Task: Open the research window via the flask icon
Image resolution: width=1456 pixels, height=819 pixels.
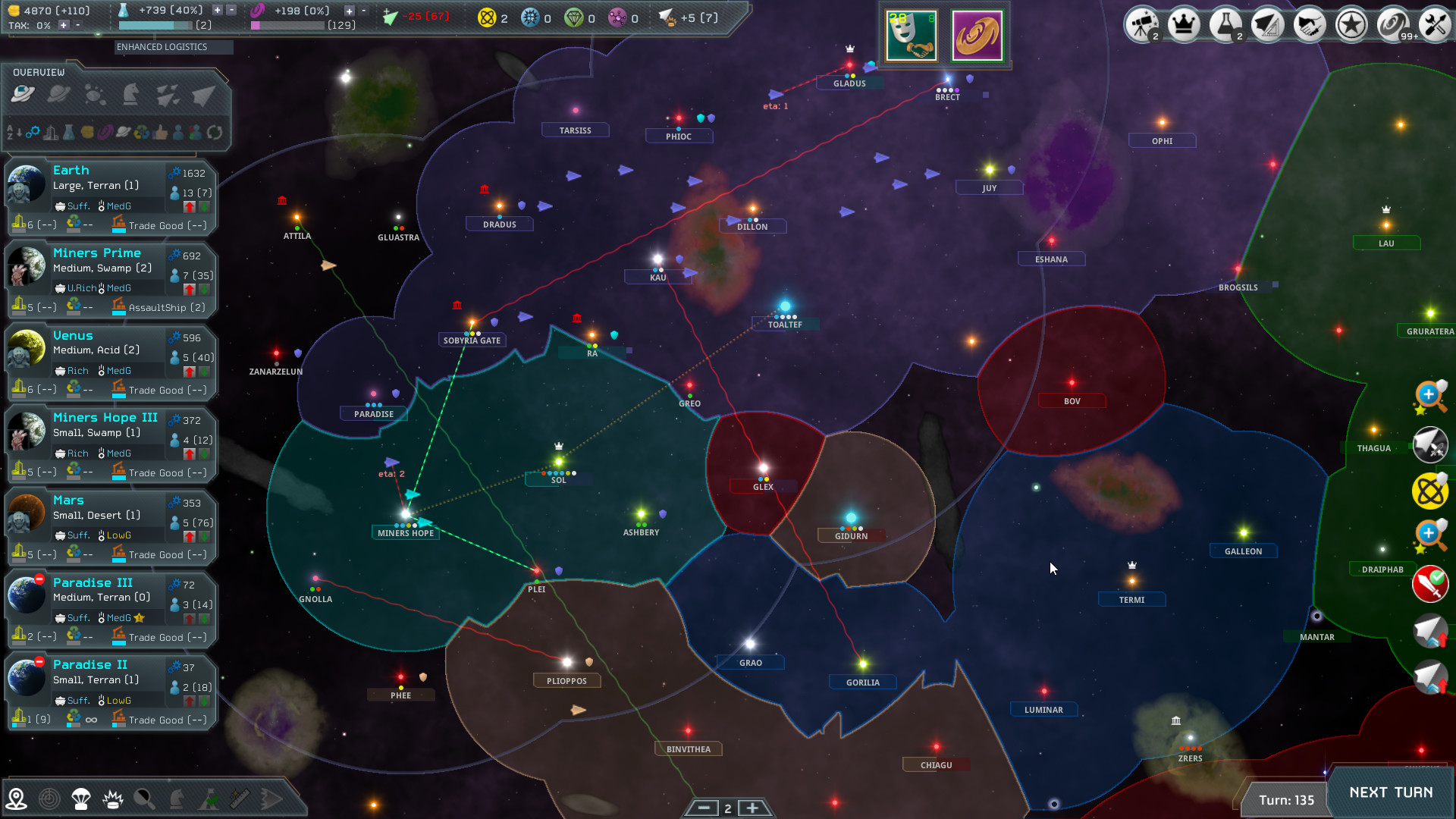Action: [x=1226, y=24]
